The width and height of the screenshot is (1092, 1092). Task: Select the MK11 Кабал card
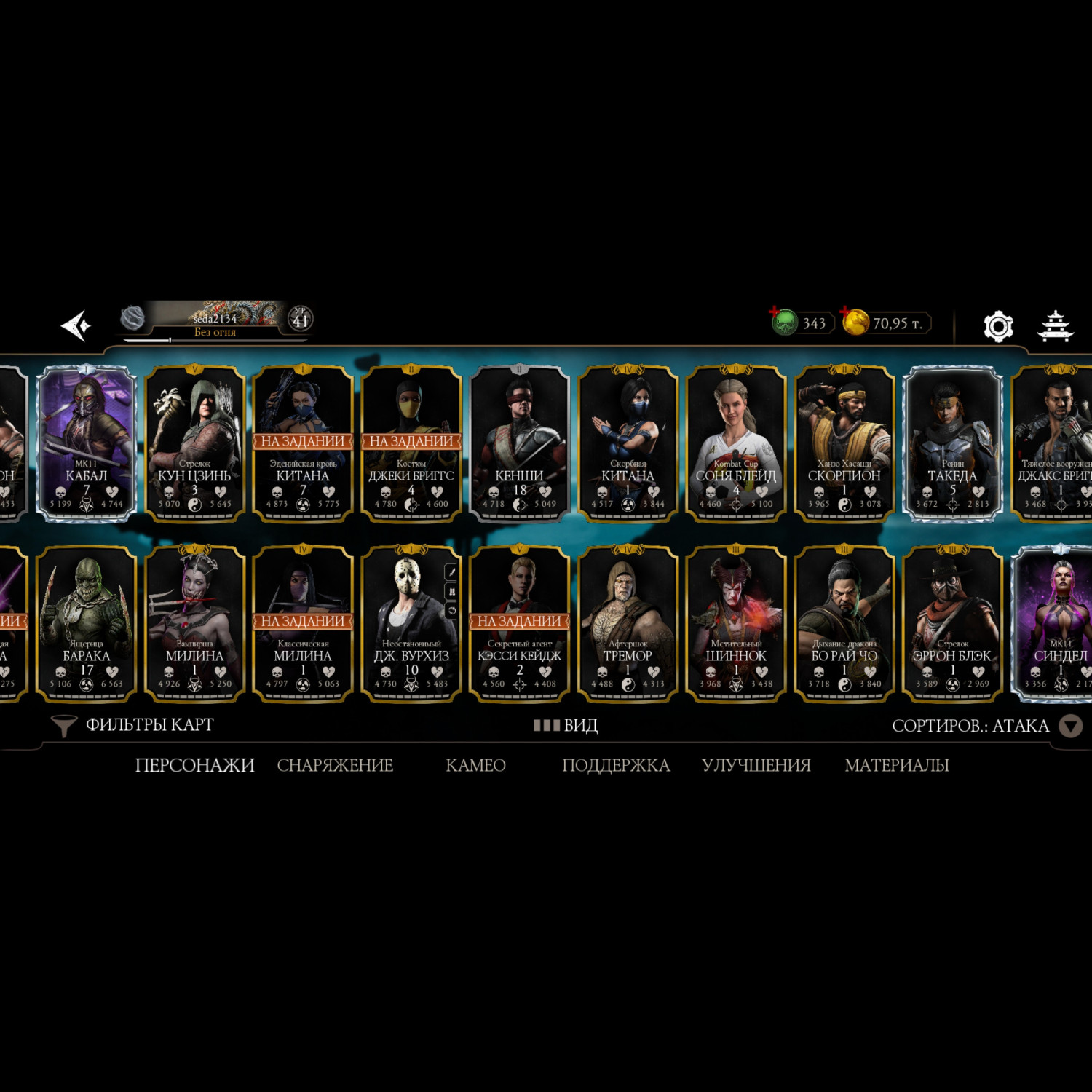click(87, 443)
